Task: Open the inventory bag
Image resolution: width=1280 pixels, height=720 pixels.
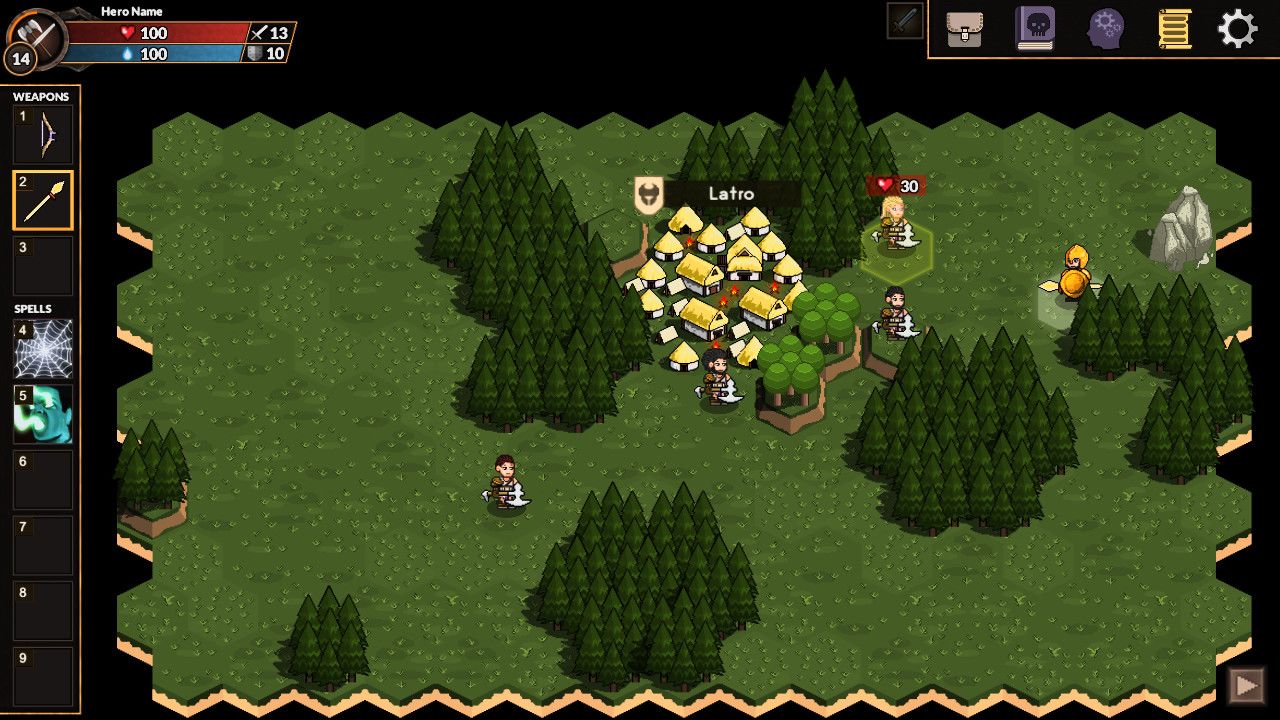Action: [x=964, y=29]
